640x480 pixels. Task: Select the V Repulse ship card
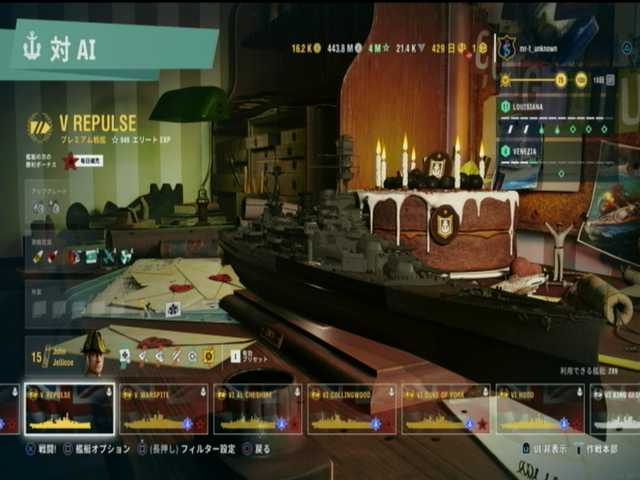[x=69, y=410]
